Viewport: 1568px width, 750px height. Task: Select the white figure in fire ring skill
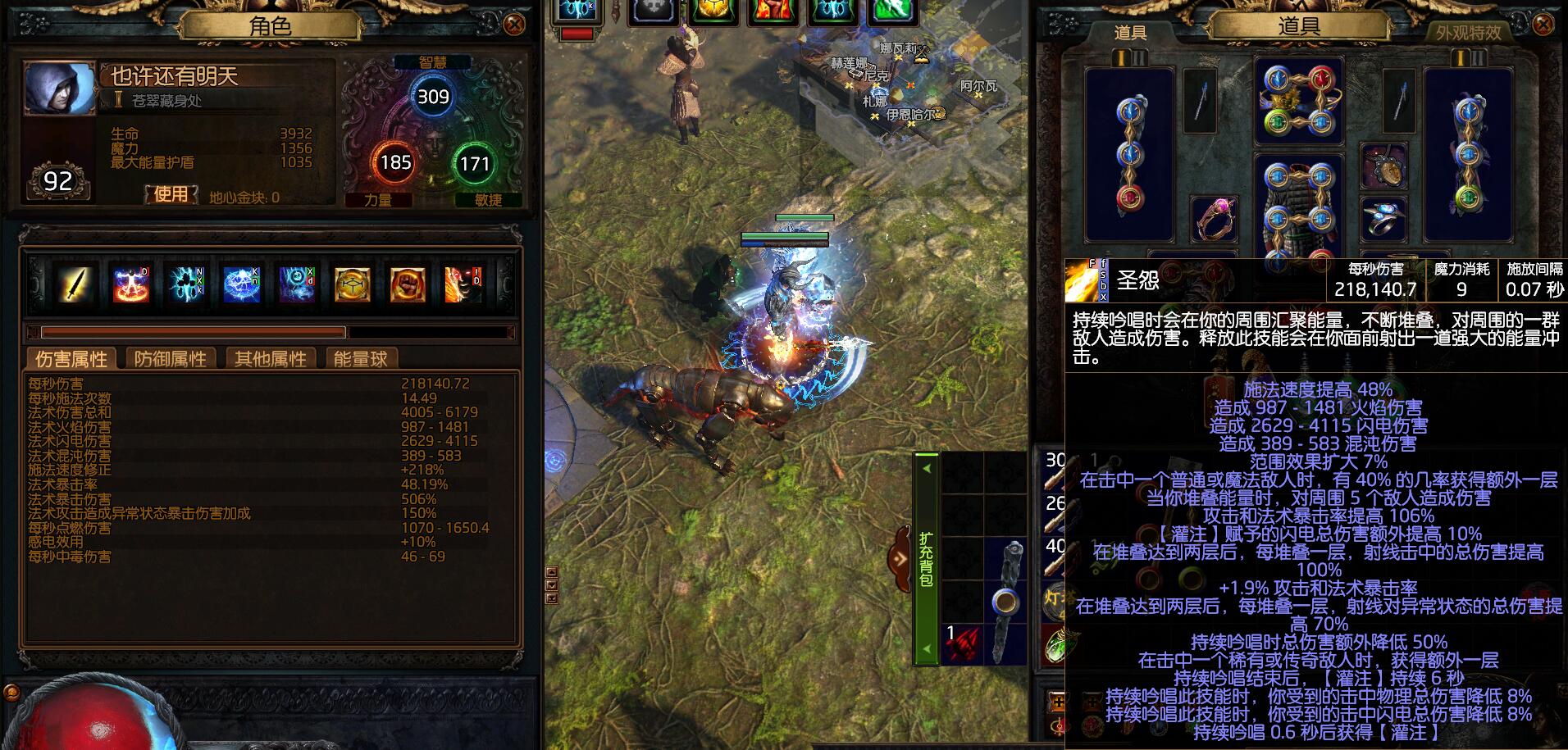(131, 284)
